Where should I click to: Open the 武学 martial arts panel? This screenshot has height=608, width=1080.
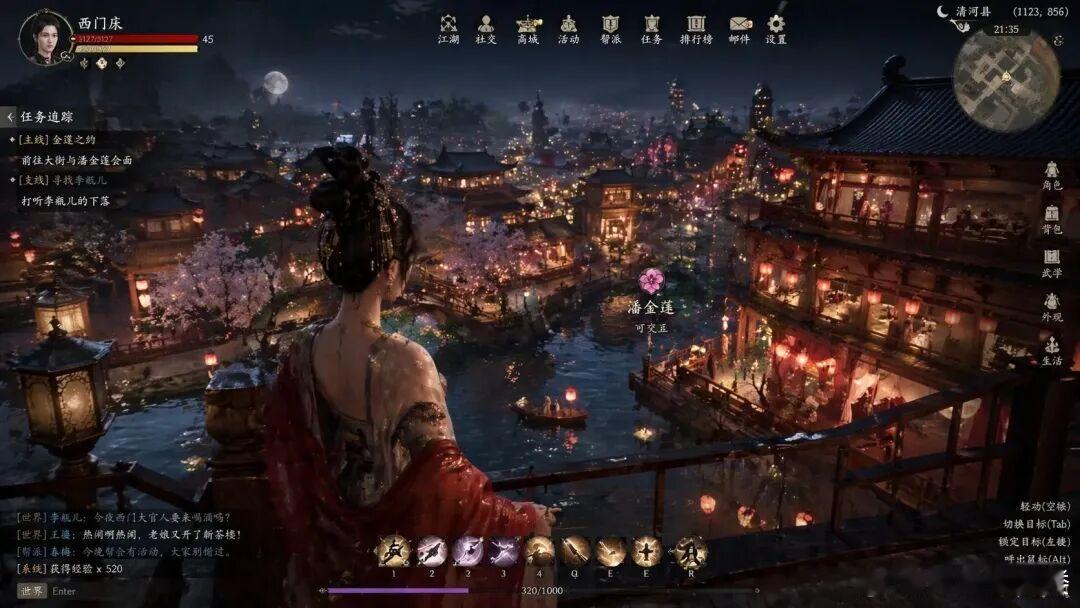coord(1052,263)
